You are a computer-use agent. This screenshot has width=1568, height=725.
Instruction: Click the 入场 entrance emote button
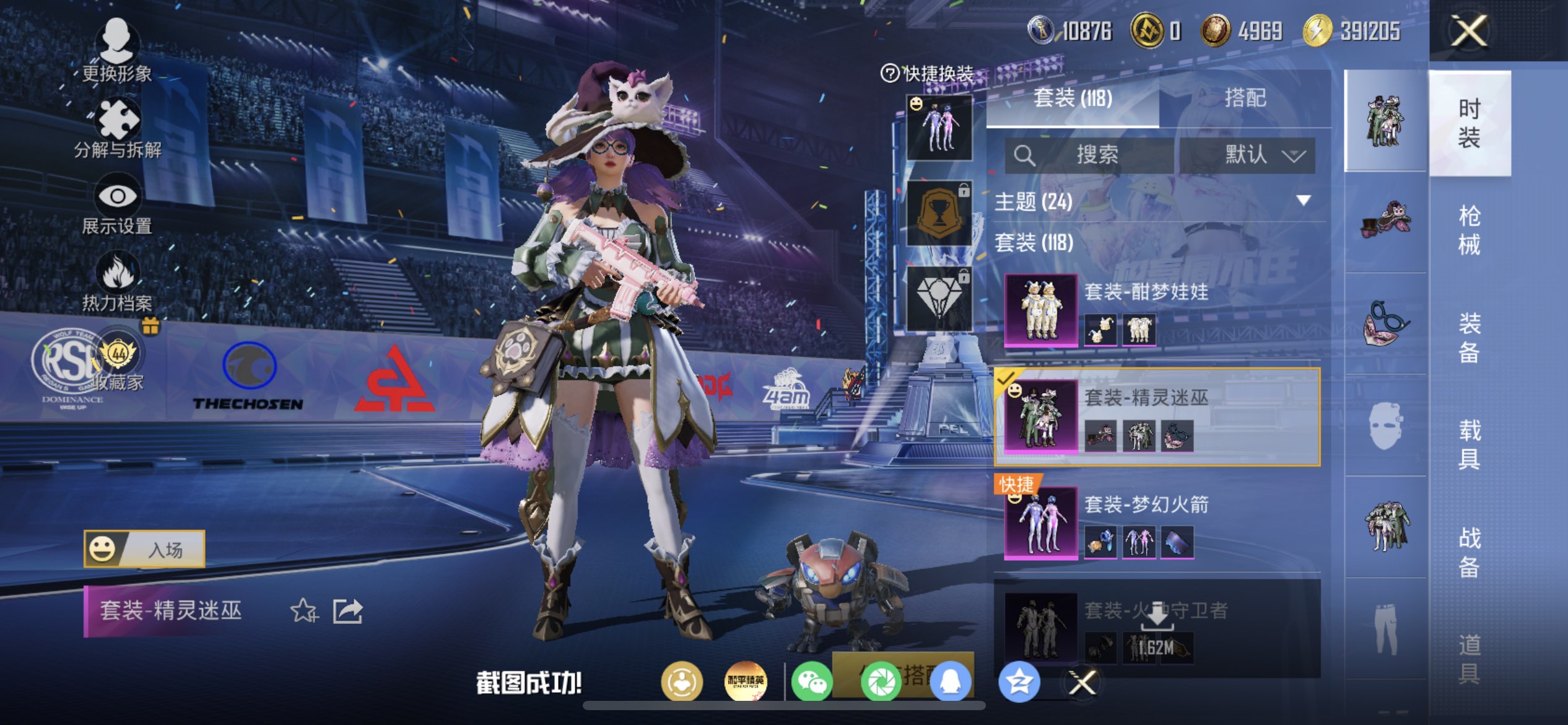click(x=144, y=549)
